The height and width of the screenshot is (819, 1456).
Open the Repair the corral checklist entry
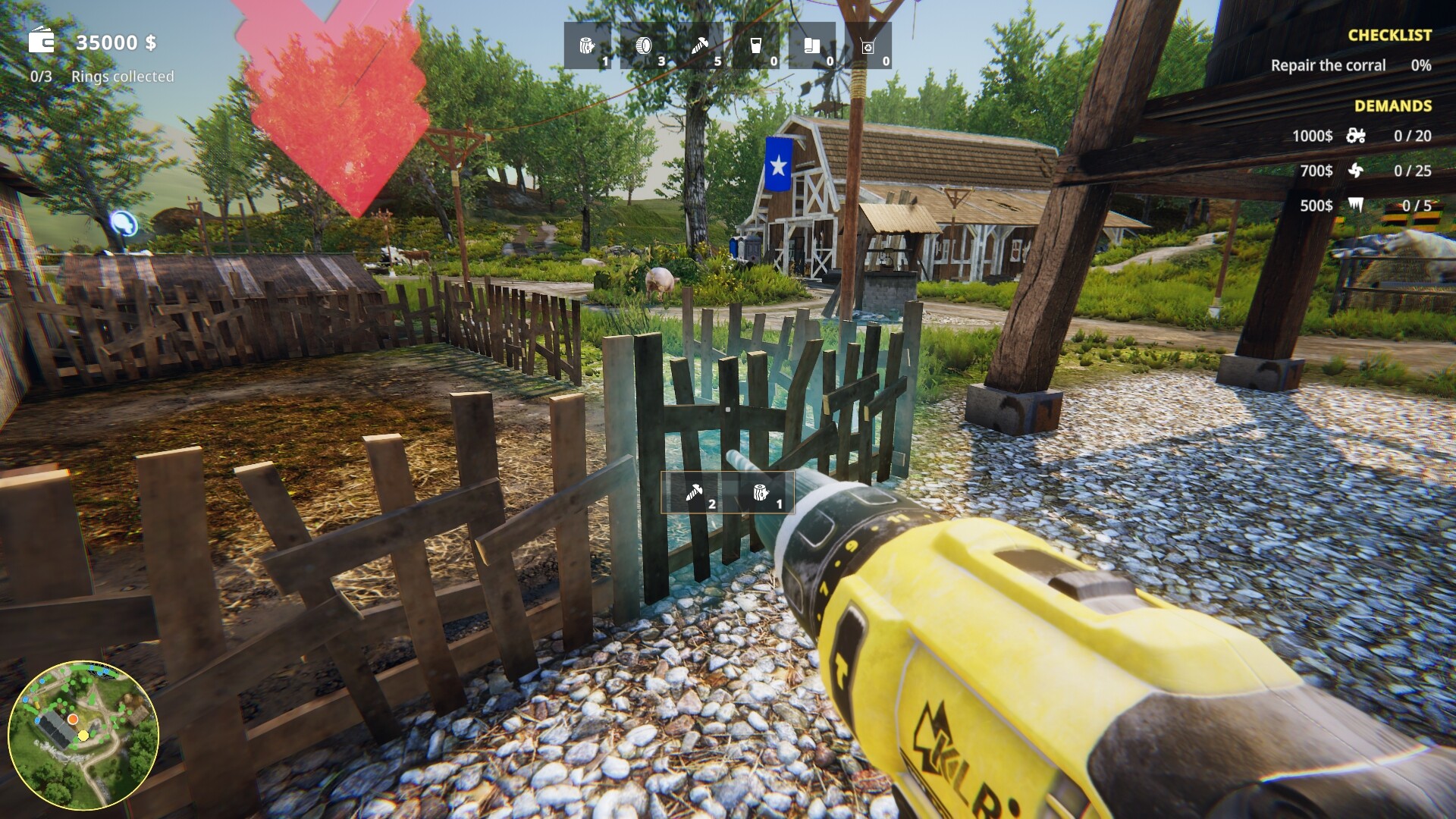tap(1327, 65)
